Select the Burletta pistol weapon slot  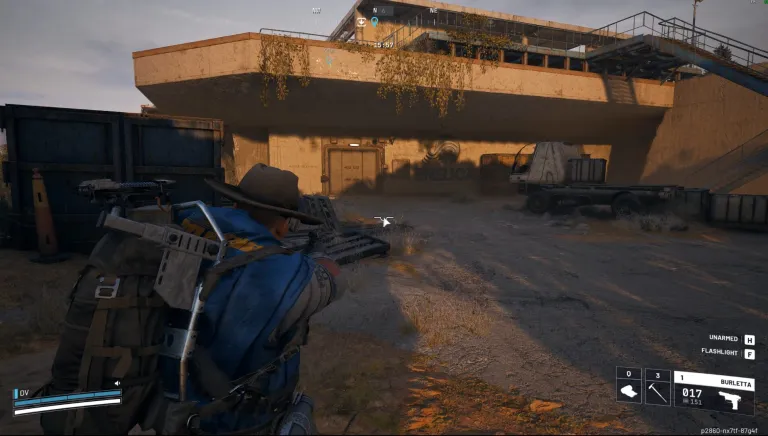[714, 392]
